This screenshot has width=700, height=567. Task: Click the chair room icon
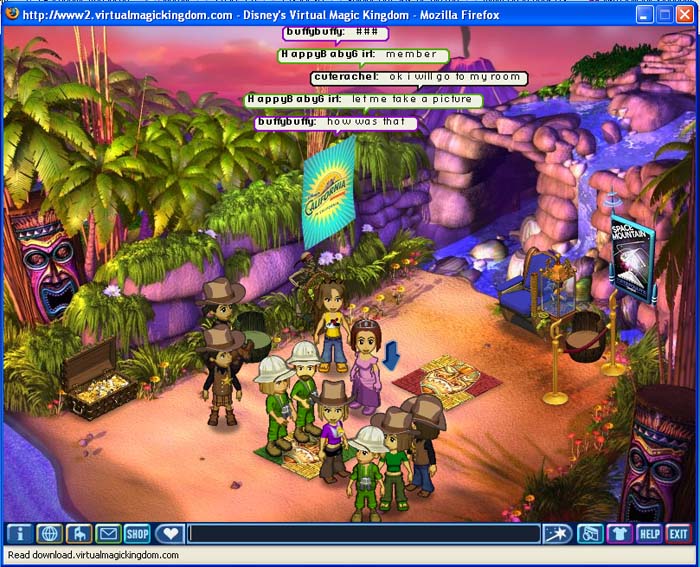(79, 534)
